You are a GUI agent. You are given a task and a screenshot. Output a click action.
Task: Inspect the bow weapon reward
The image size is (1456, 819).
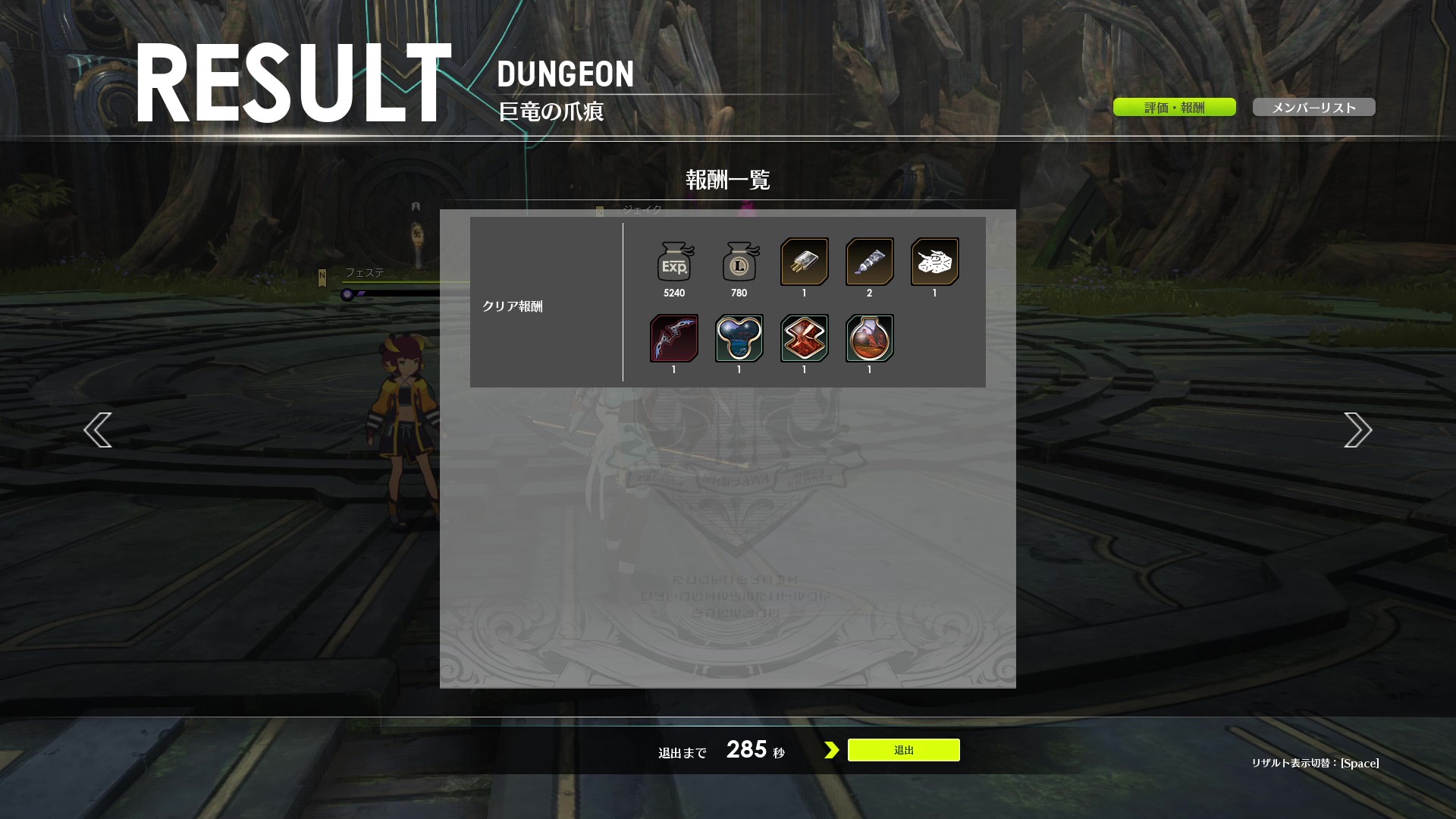coord(674,338)
